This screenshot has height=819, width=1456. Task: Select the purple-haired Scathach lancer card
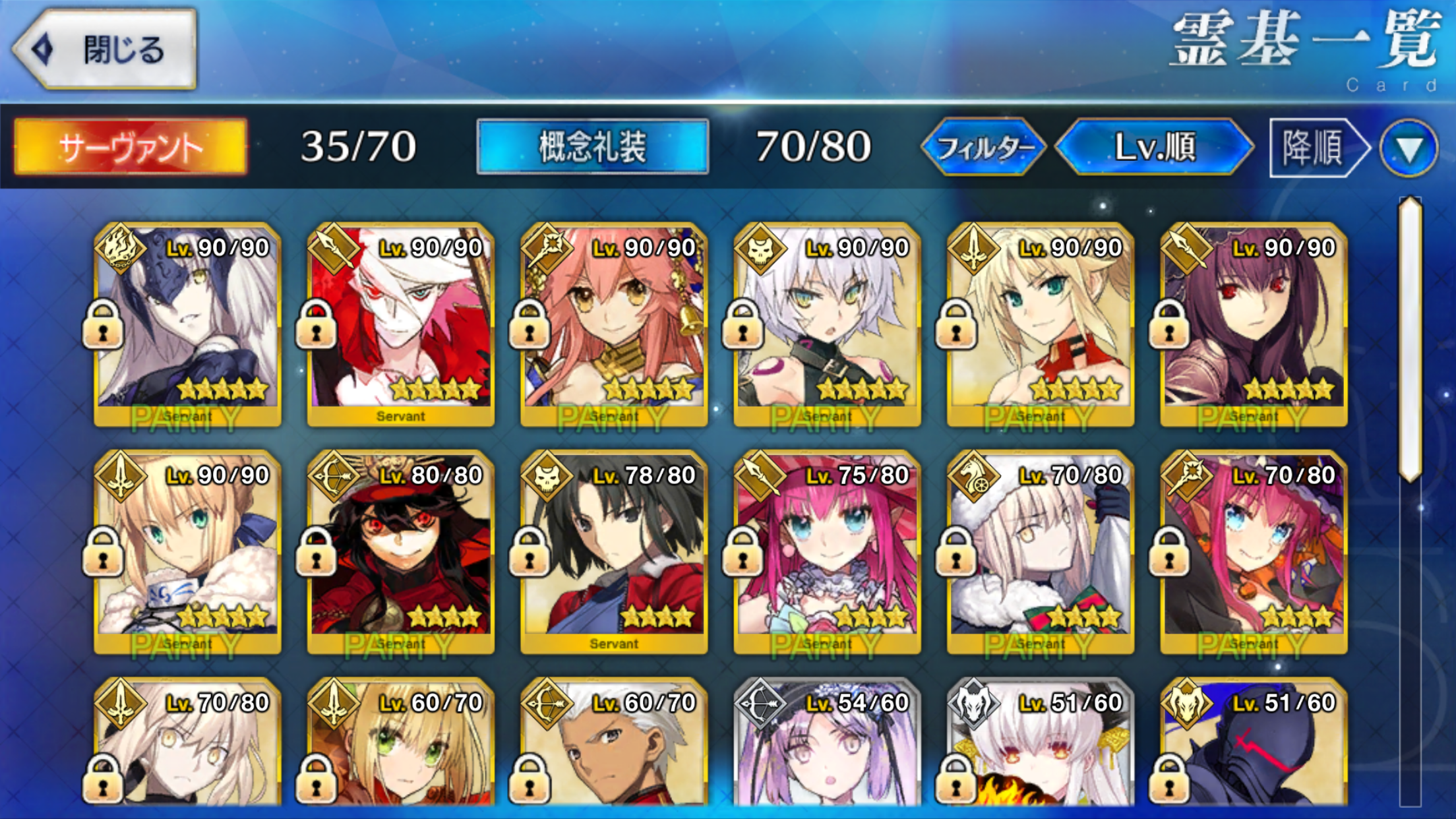tap(1254, 324)
